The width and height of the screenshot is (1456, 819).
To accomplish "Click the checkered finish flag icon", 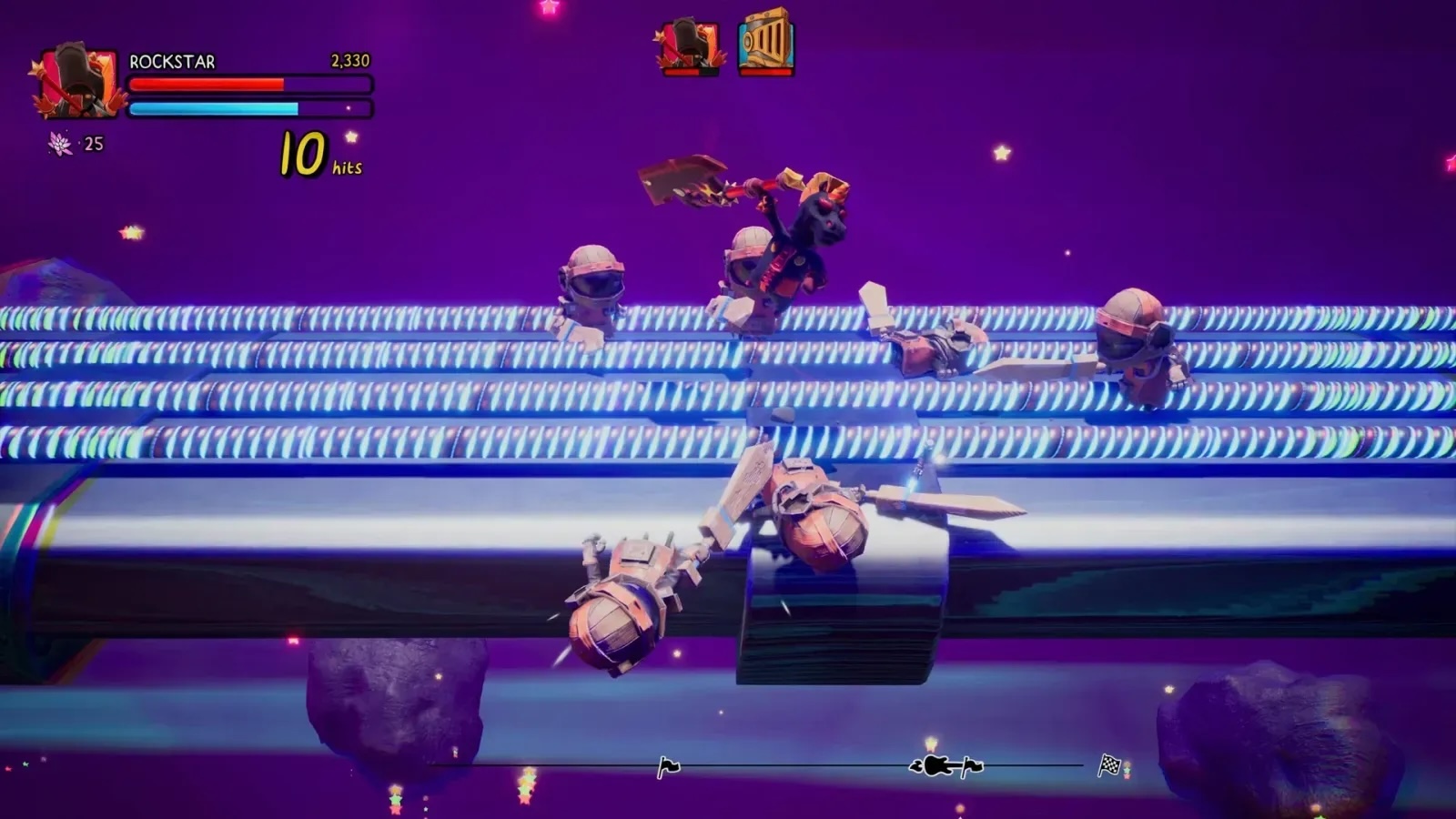I will (x=1109, y=765).
